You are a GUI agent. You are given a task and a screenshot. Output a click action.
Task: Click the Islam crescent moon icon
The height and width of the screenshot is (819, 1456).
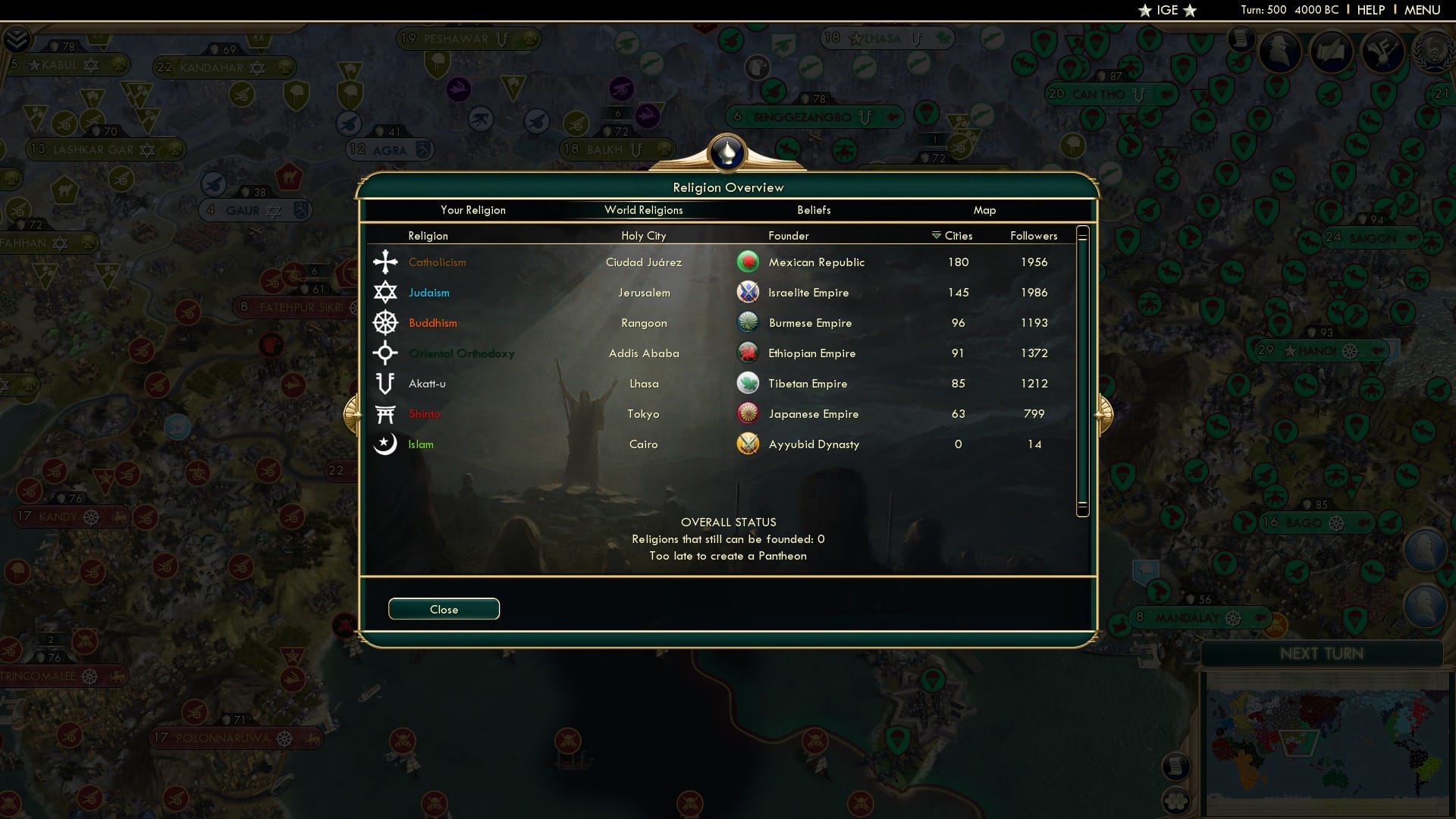pos(385,444)
